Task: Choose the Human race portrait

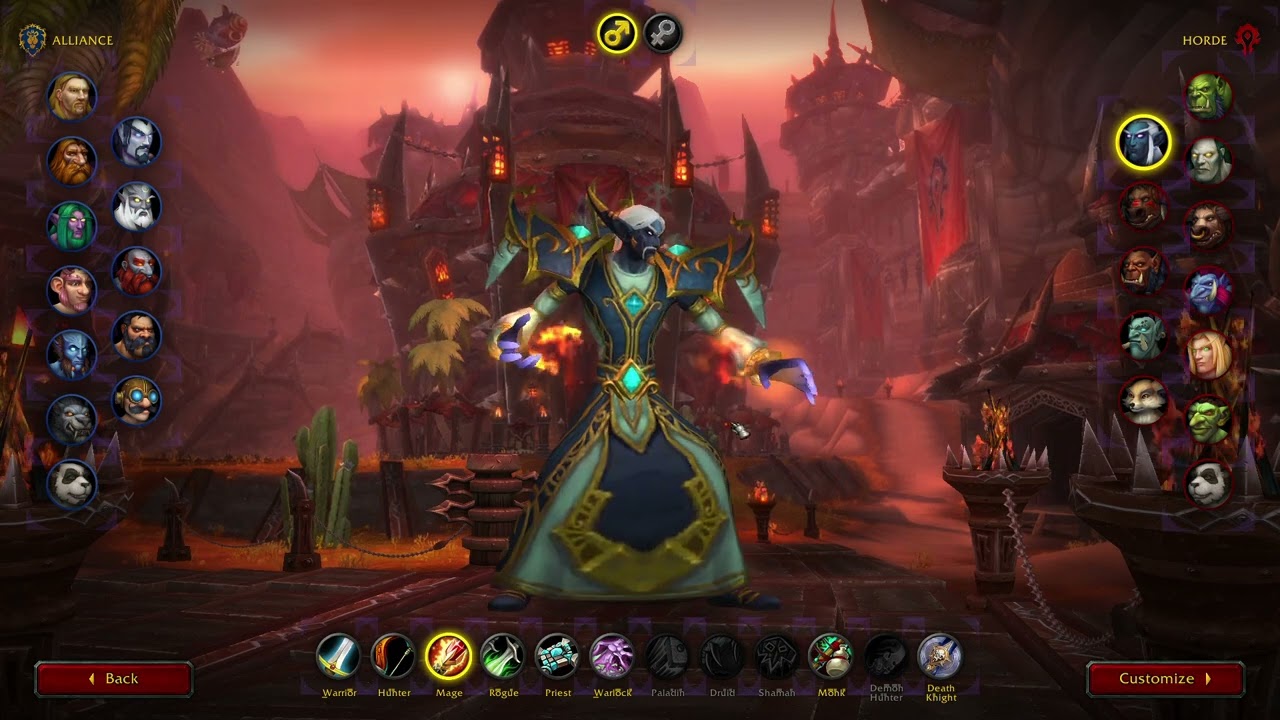Action: 70,97
